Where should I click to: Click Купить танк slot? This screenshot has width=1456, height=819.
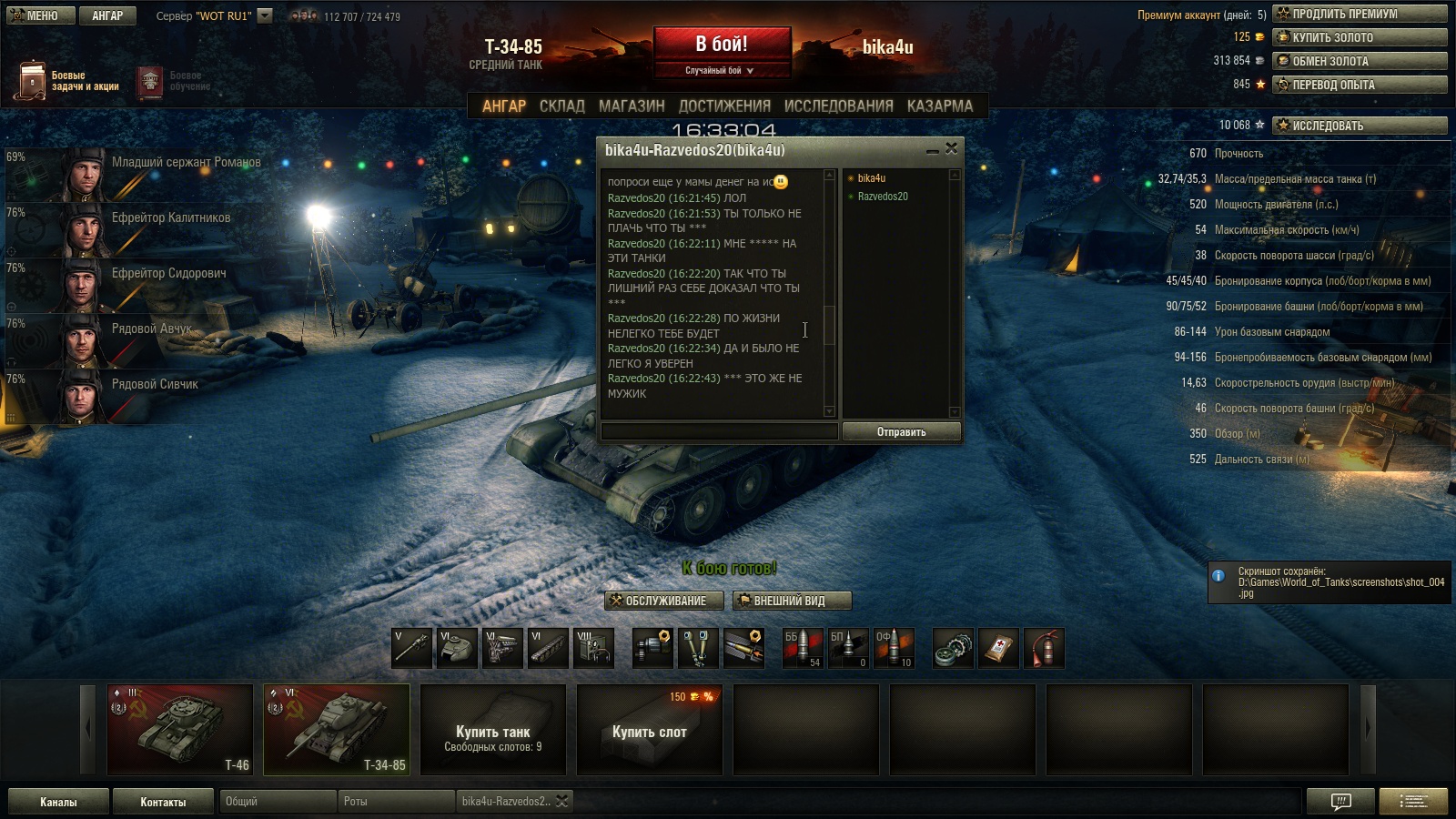click(x=493, y=730)
